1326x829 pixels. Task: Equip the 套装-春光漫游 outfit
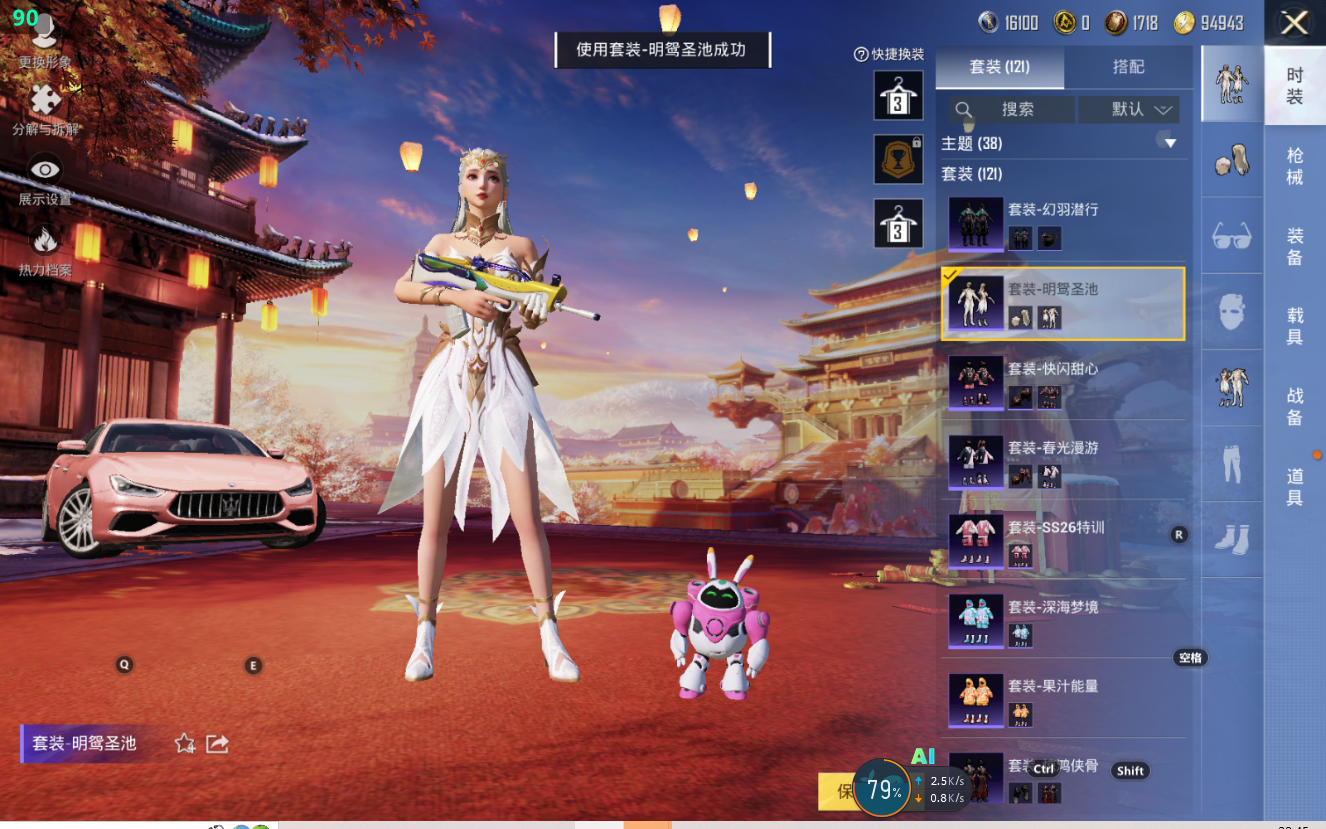[1063, 461]
